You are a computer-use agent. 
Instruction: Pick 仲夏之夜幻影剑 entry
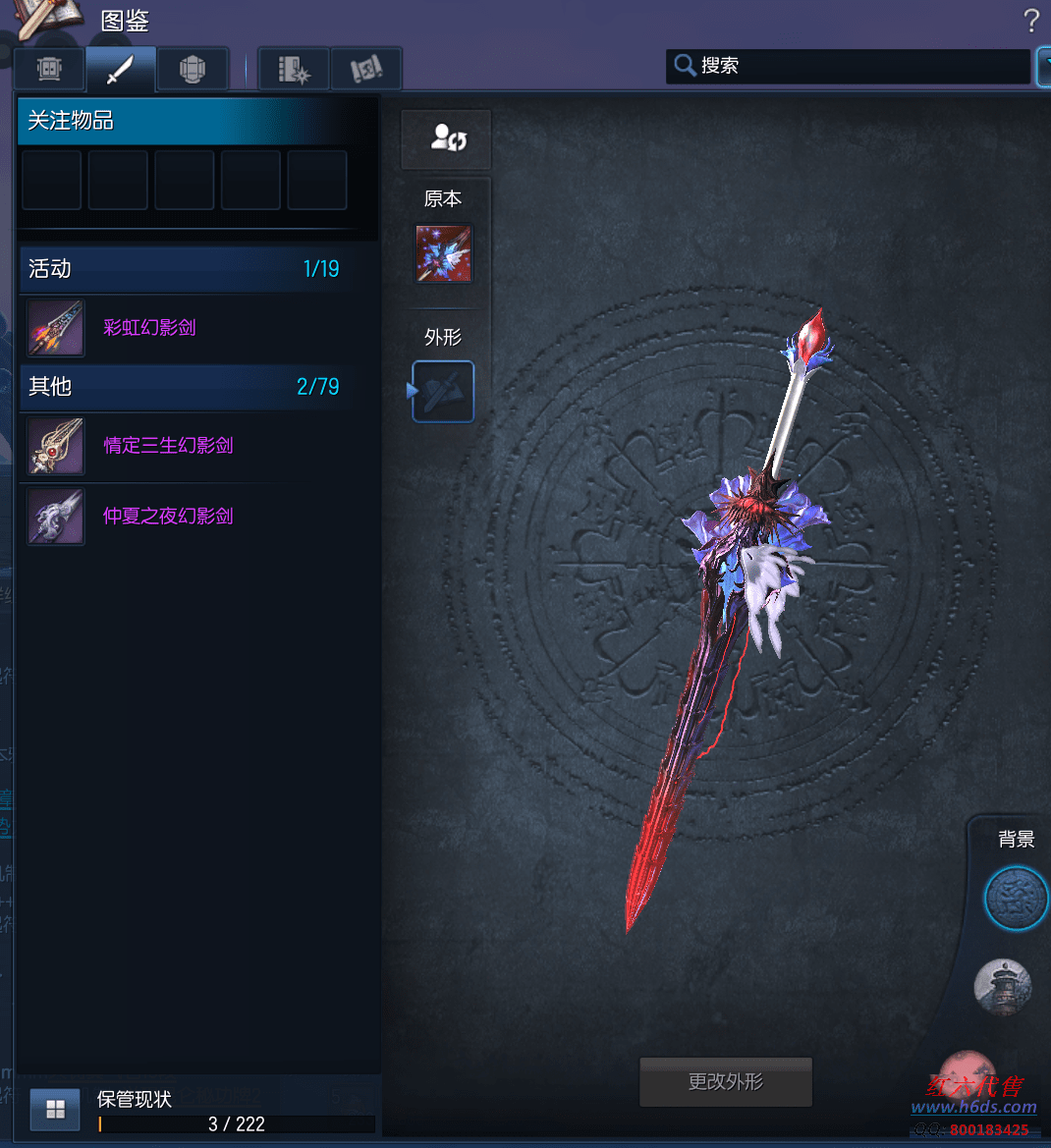pyautogui.click(x=168, y=517)
